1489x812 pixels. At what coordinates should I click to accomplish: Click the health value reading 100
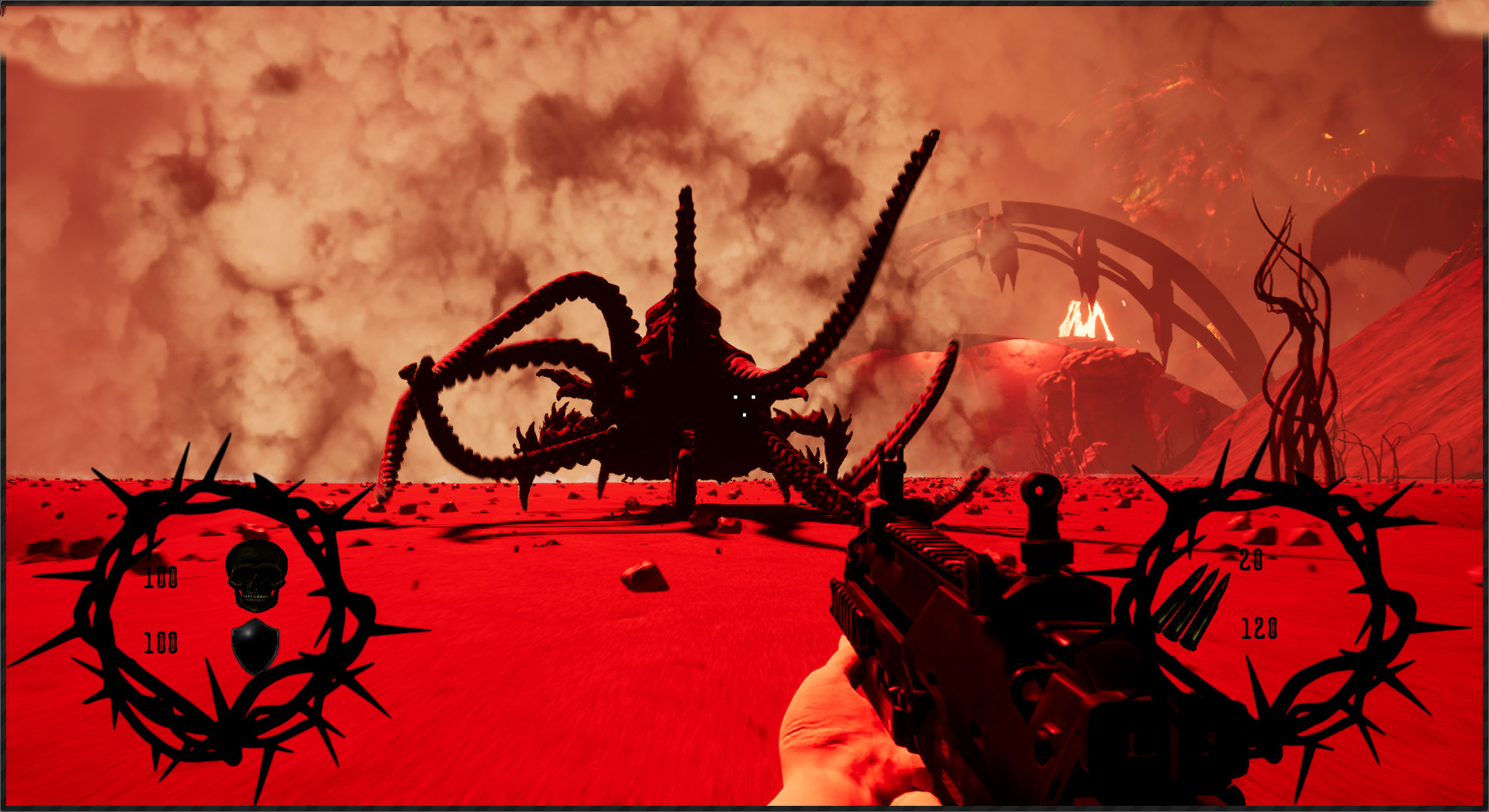pyautogui.click(x=159, y=578)
